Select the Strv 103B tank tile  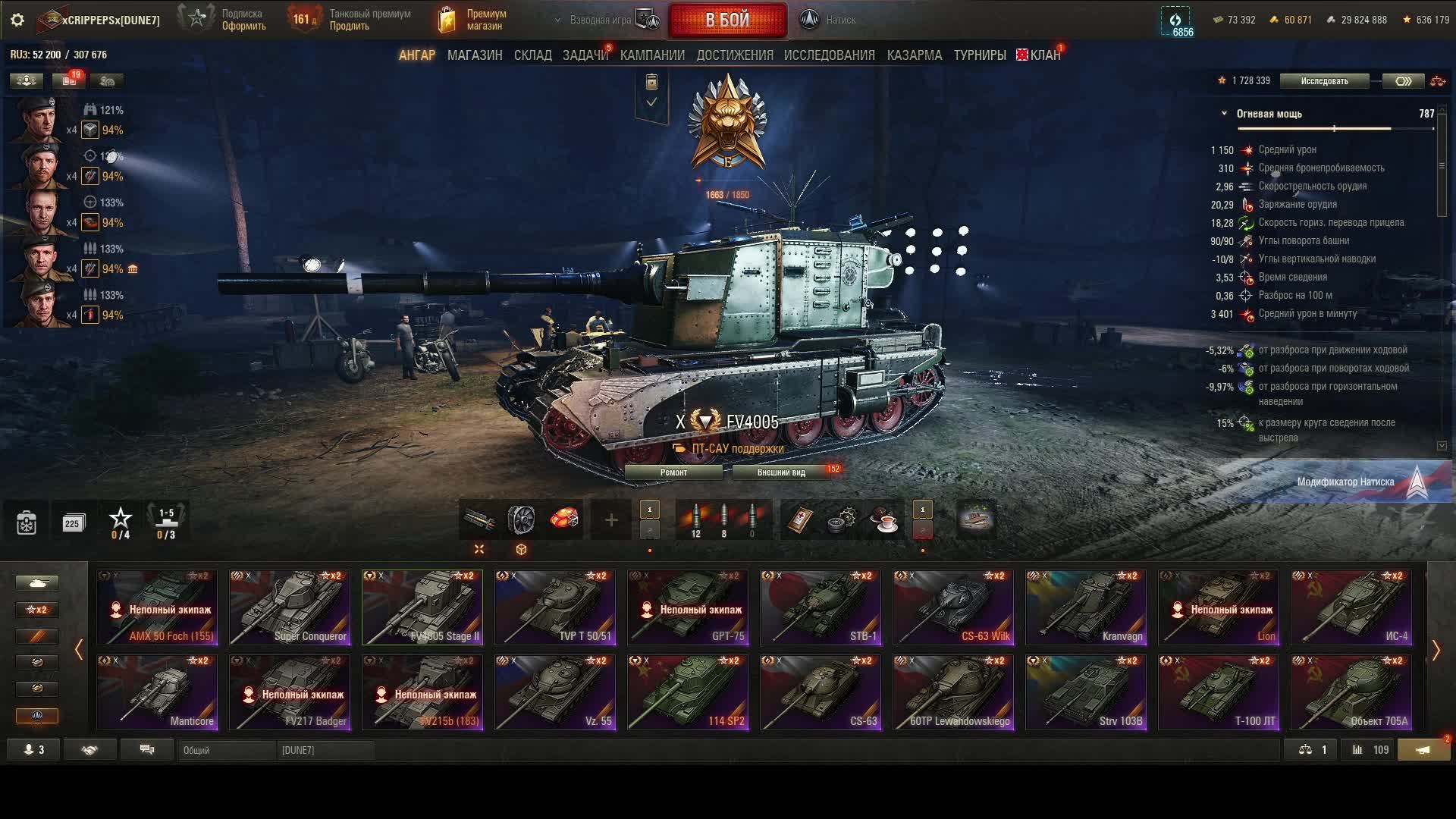(1086, 692)
